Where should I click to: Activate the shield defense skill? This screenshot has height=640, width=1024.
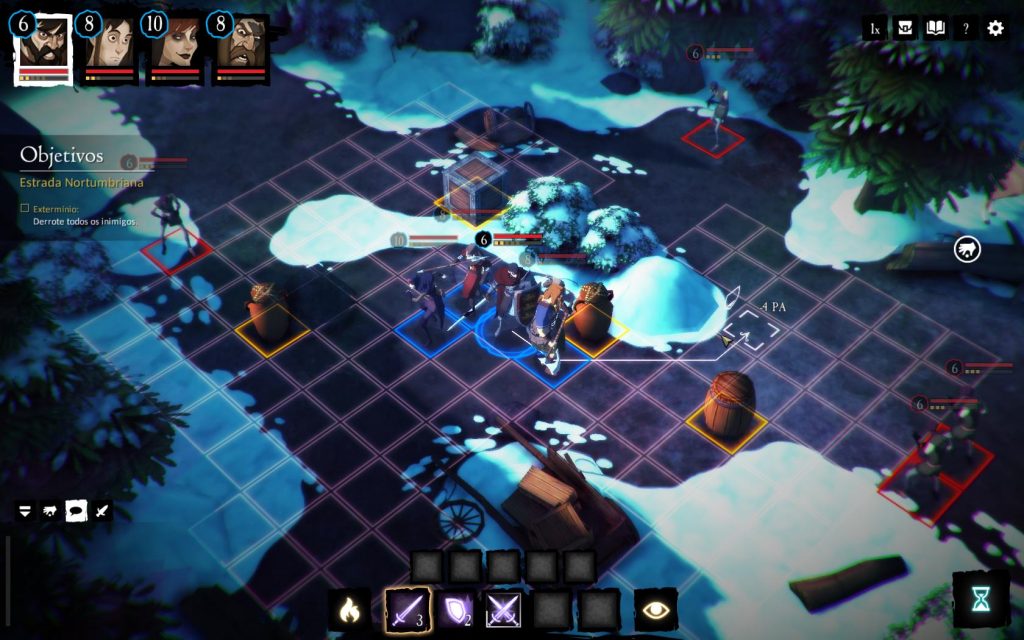pyautogui.click(x=454, y=608)
